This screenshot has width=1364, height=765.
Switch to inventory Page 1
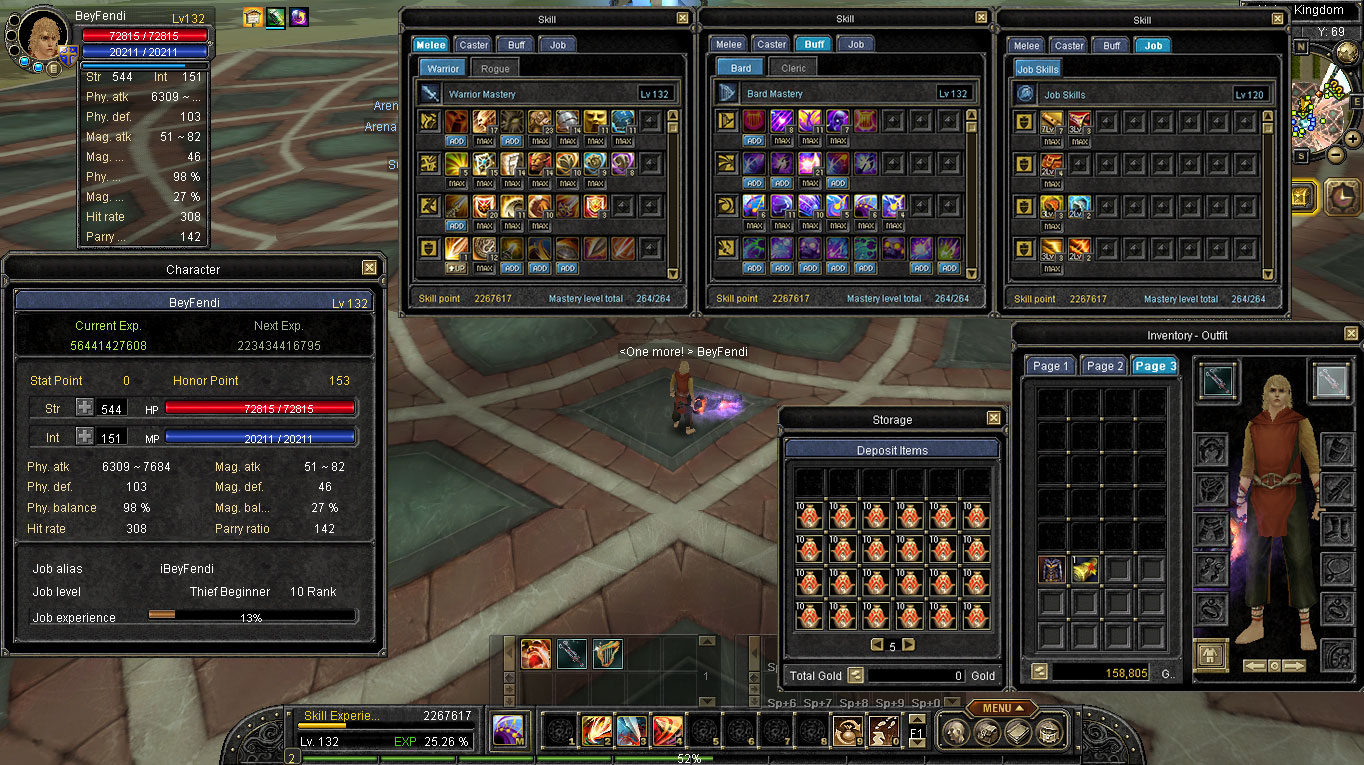tap(1051, 366)
